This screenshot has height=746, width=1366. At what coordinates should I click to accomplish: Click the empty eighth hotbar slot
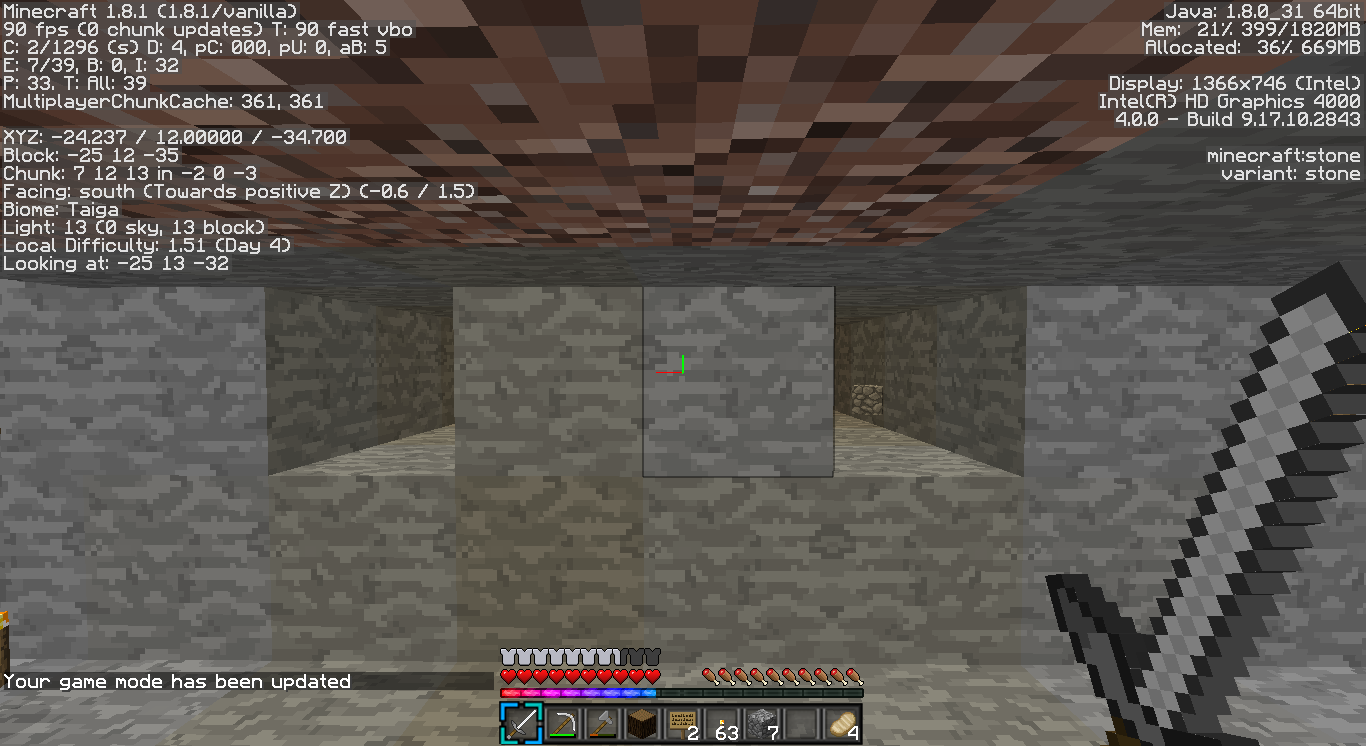point(803,722)
